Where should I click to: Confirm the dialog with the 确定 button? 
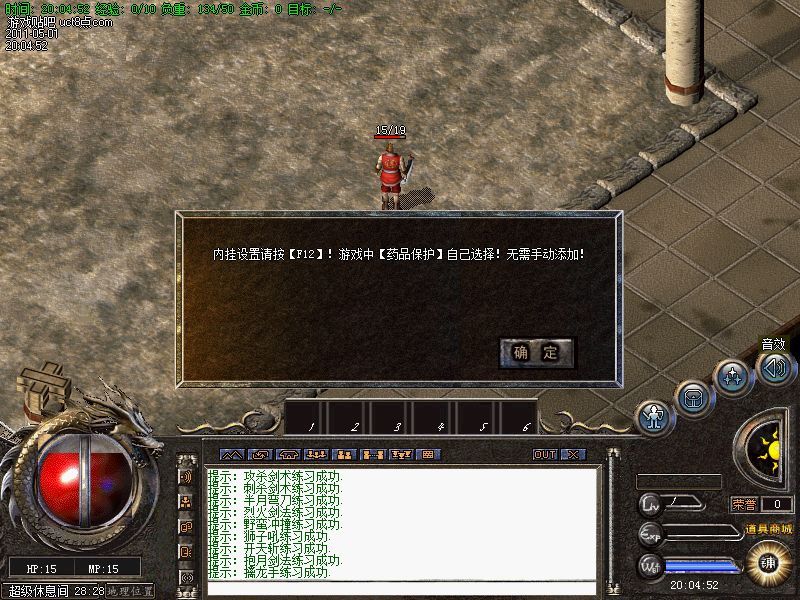point(537,352)
